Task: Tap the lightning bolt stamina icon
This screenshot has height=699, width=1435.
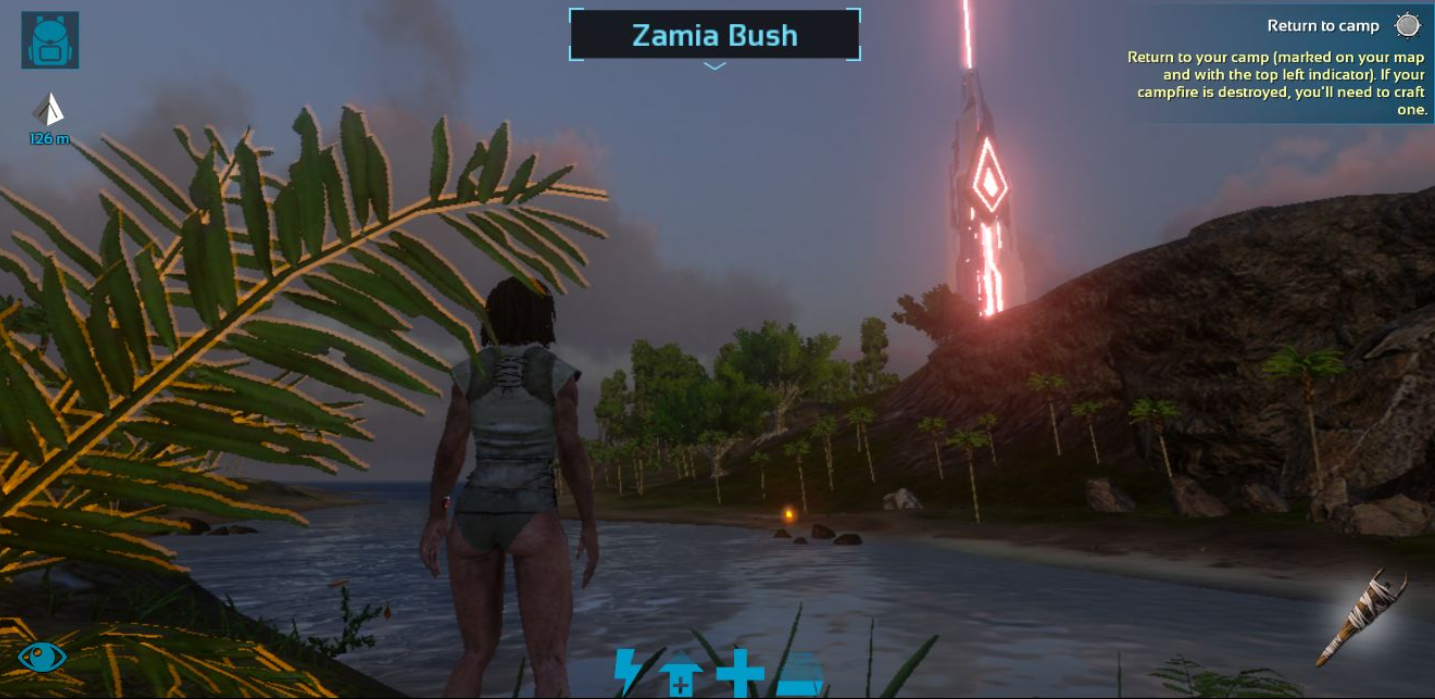Action: pos(628,671)
